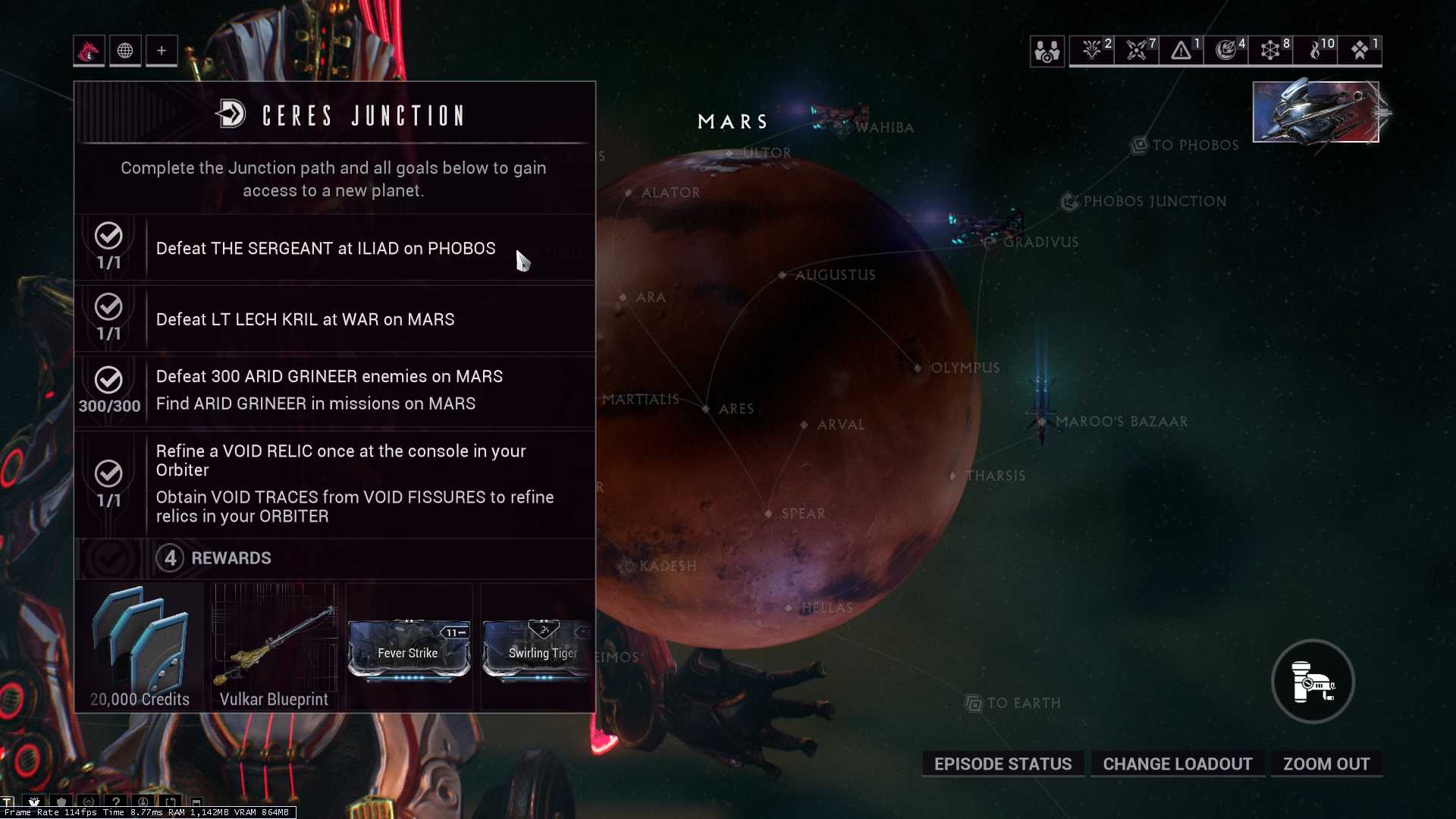Click the CHANGE LOADOUT button
1456x819 pixels.
point(1178,764)
